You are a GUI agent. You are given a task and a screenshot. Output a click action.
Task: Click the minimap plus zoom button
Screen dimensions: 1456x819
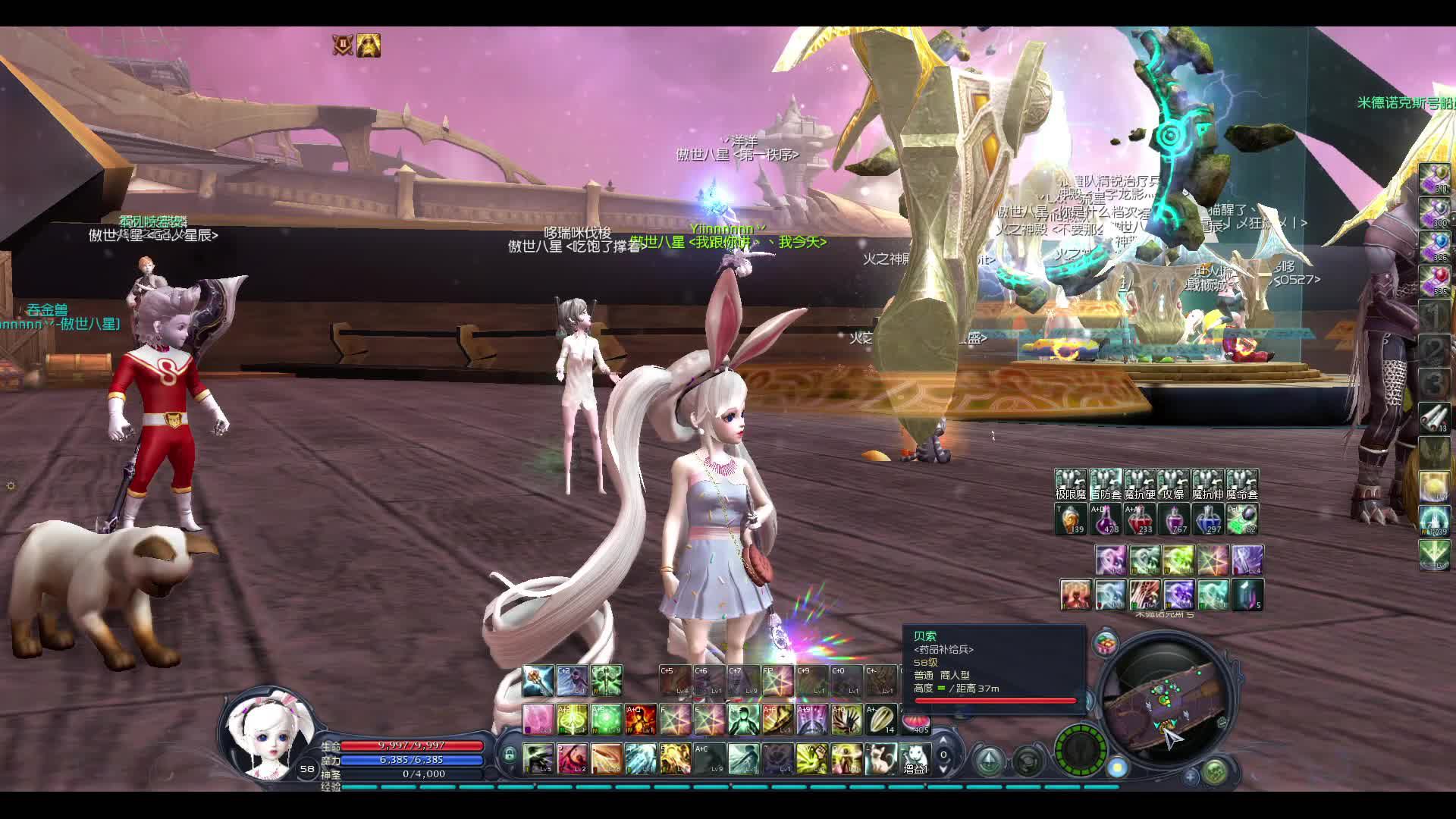pos(1191,776)
